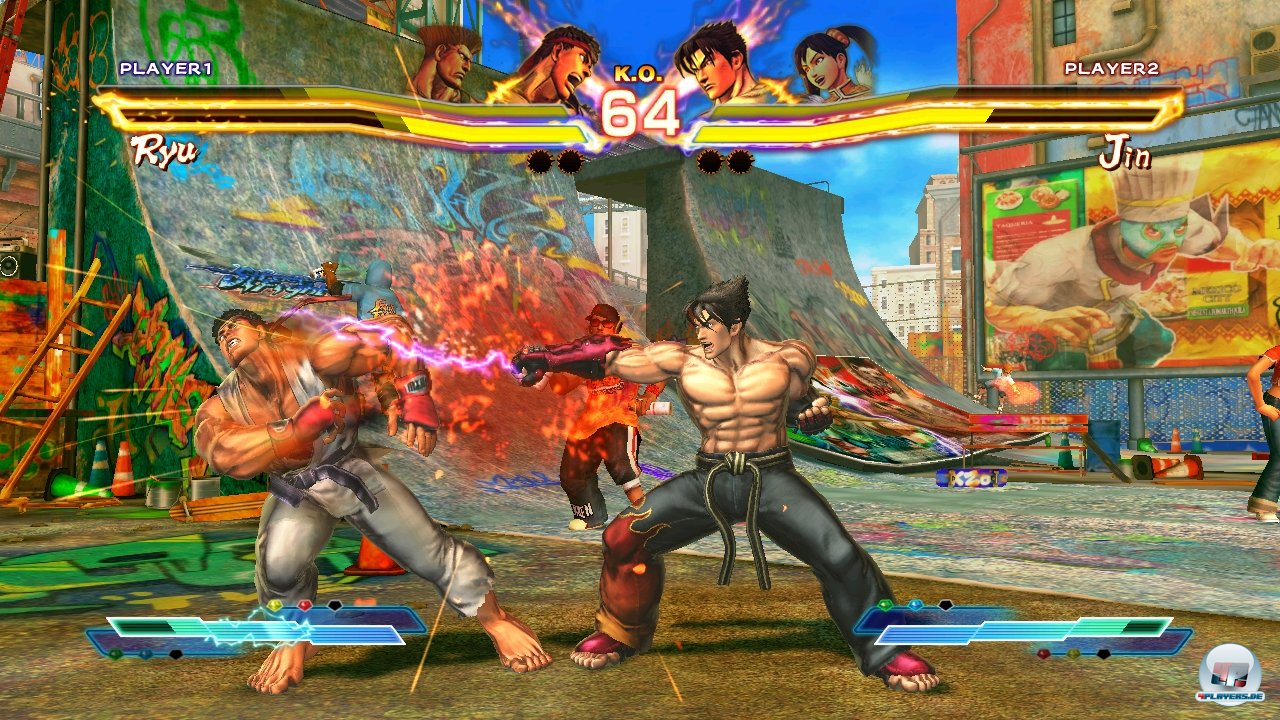This screenshot has width=1280, height=720.
Task: Select the green gem below Player 1's gauge
Action: click(x=115, y=653)
